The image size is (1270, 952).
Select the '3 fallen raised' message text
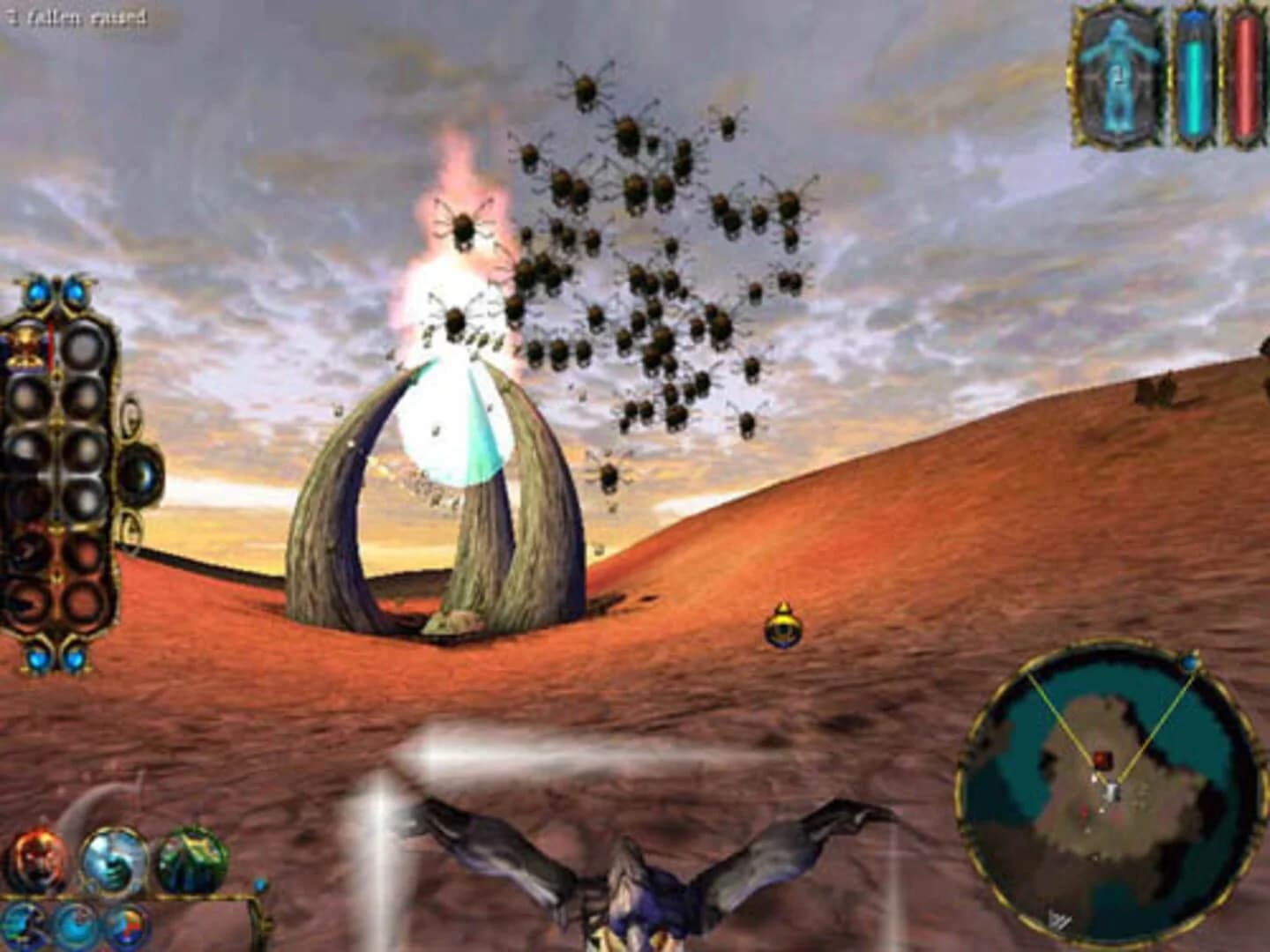(75, 15)
